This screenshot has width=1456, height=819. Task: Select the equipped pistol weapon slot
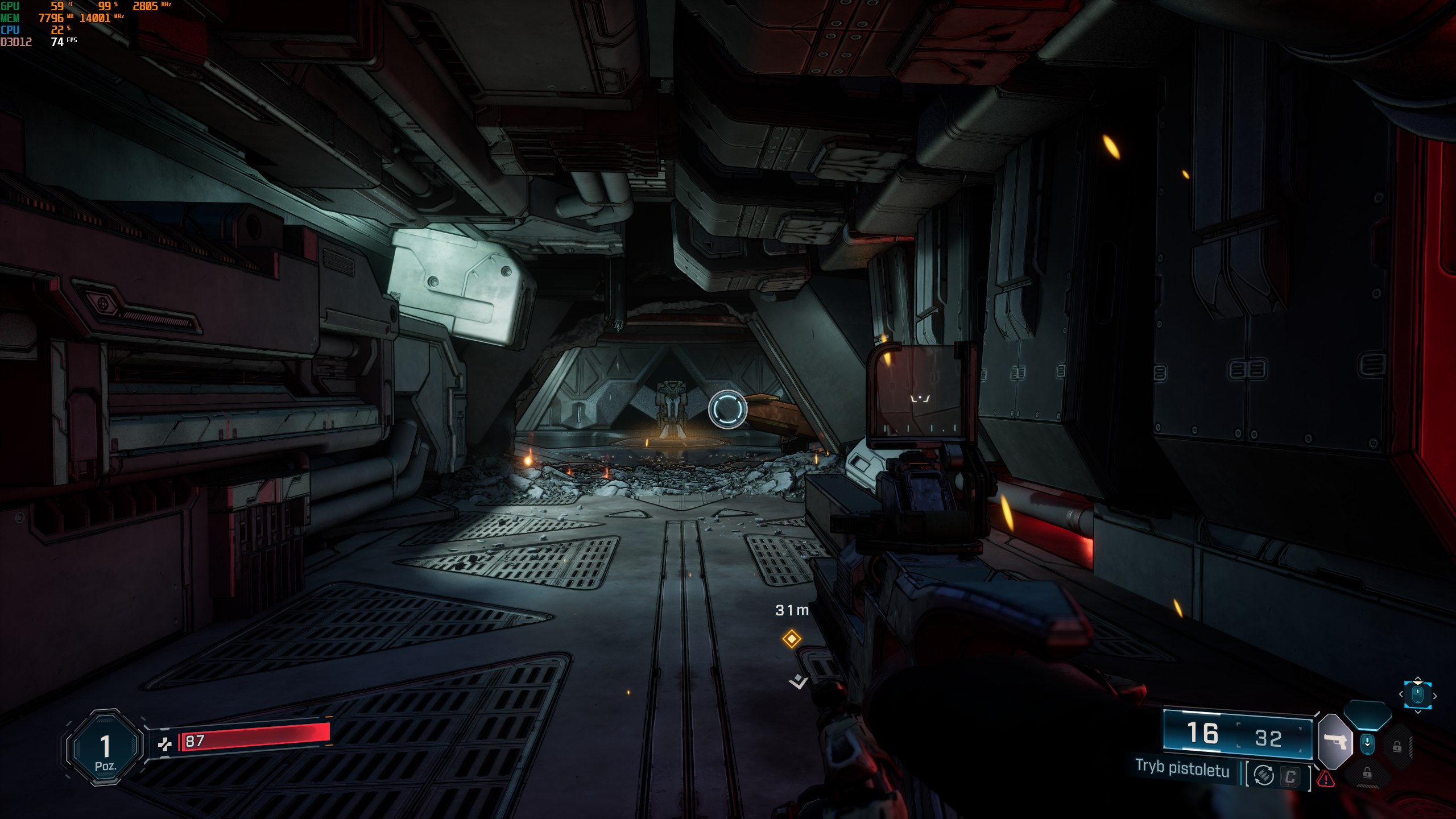pos(1335,742)
